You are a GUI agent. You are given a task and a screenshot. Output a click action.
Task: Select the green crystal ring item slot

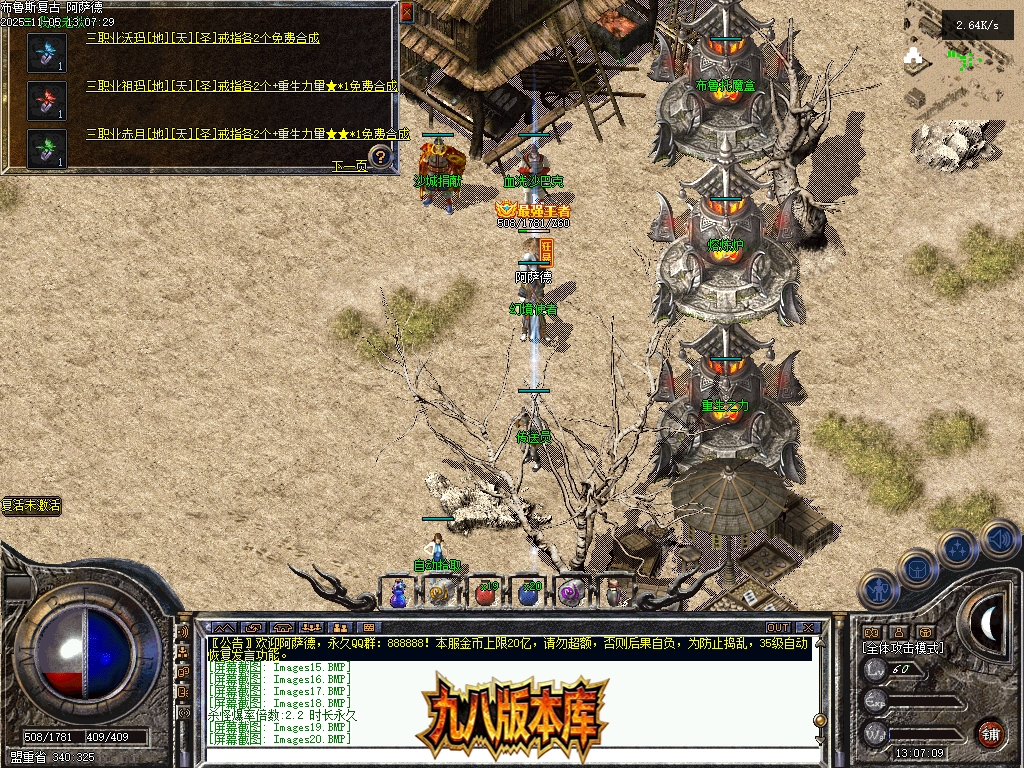tap(46, 148)
